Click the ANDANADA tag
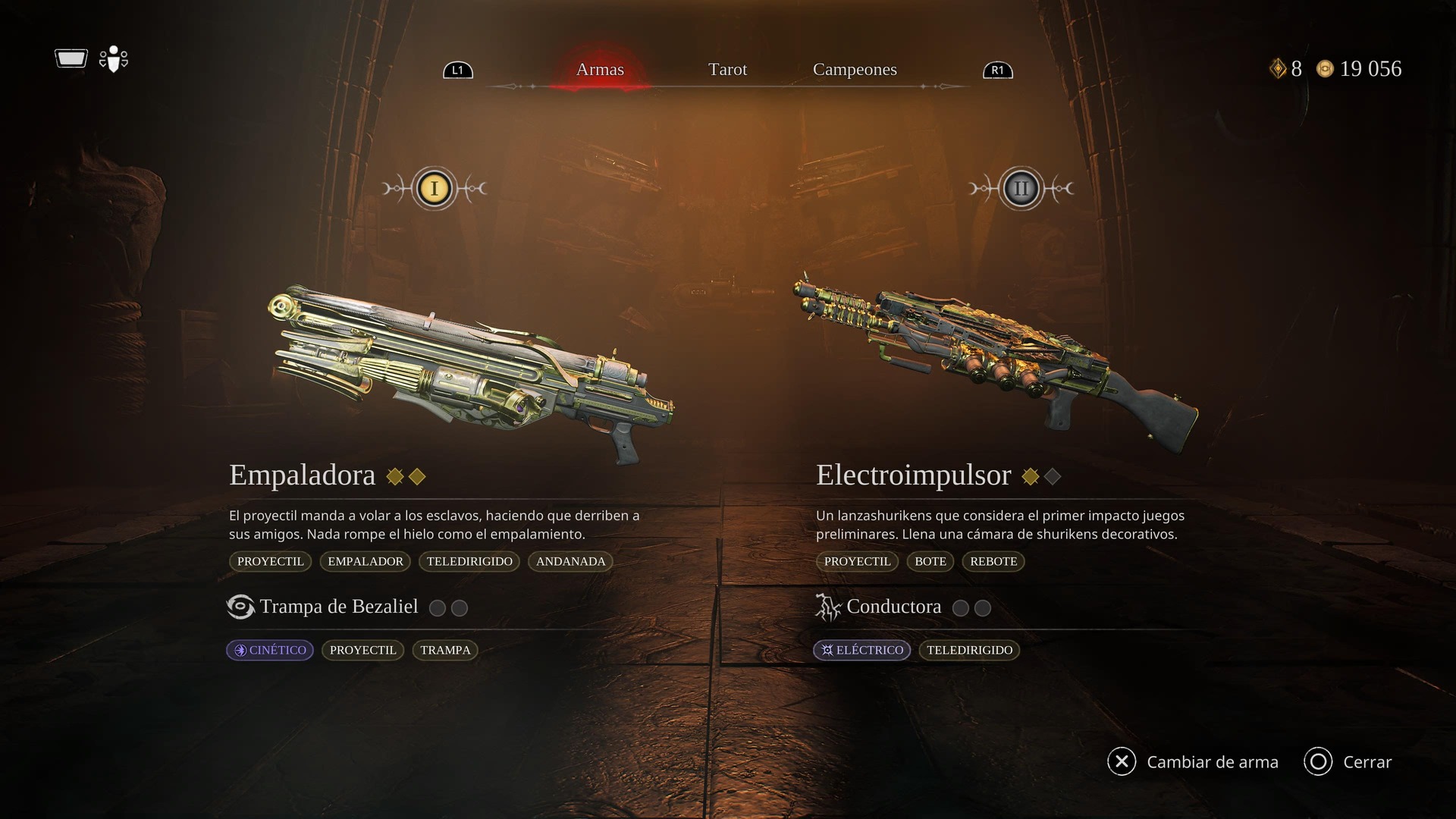The width and height of the screenshot is (1456, 819). tap(570, 561)
